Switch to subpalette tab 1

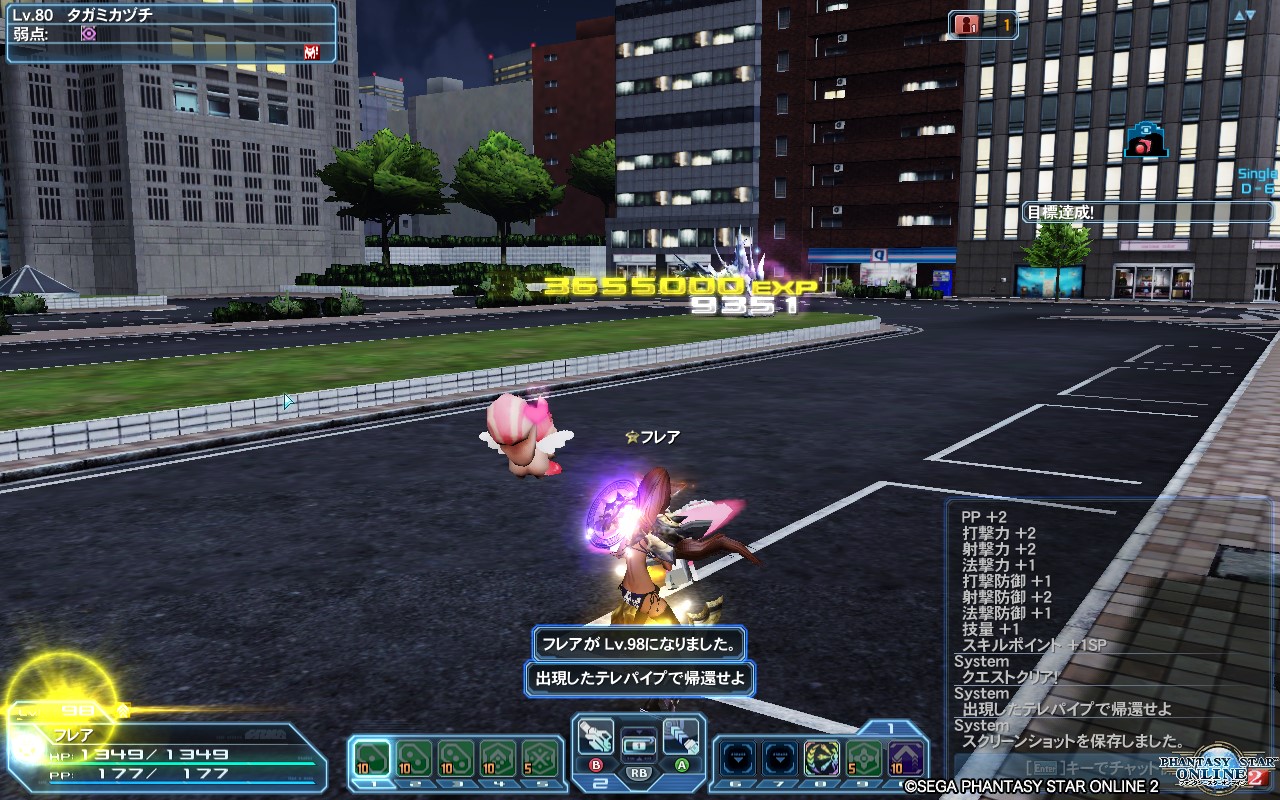(x=891, y=725)
